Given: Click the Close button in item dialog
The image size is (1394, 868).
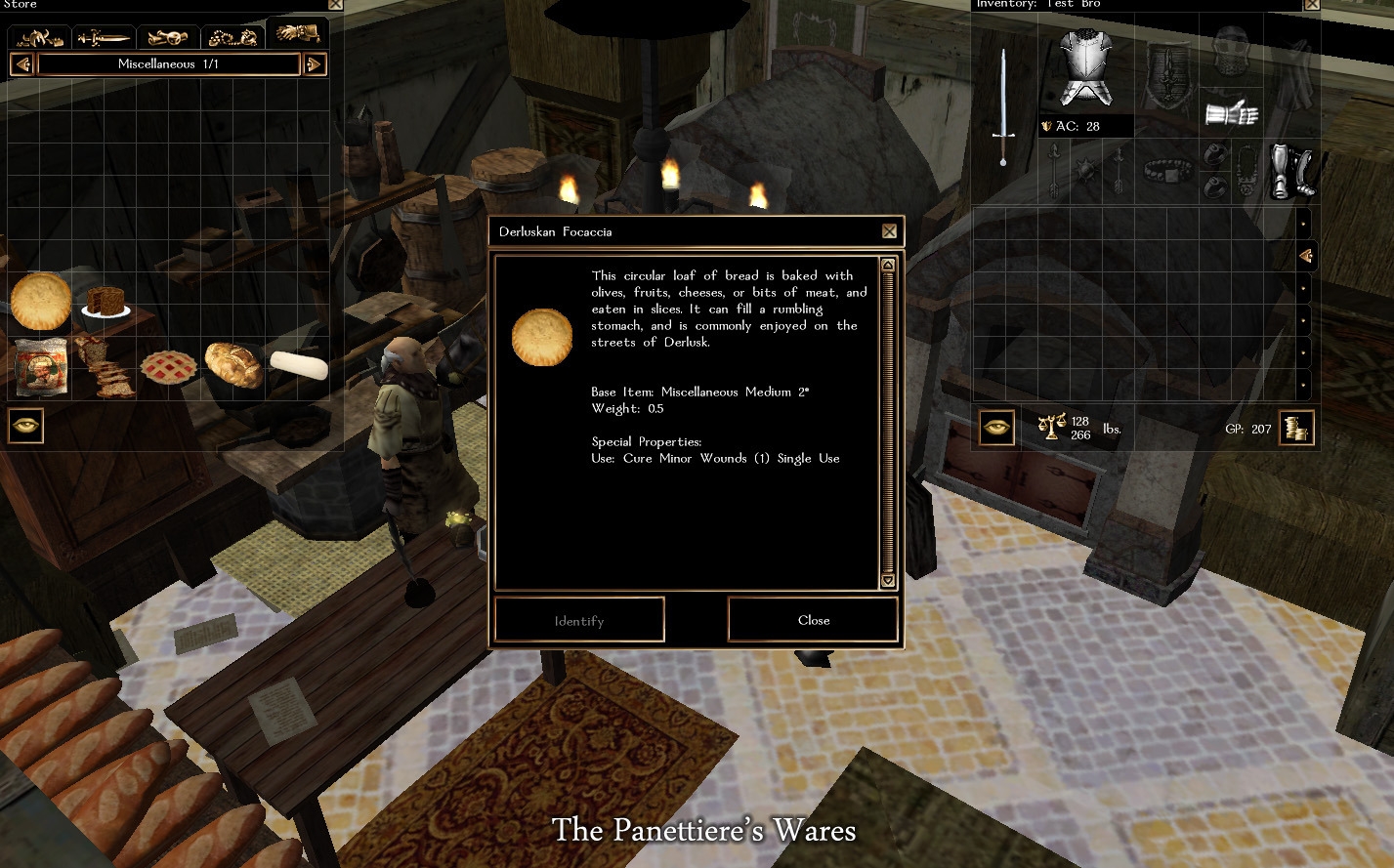Looking at the screenshot, I should [813, 620].
